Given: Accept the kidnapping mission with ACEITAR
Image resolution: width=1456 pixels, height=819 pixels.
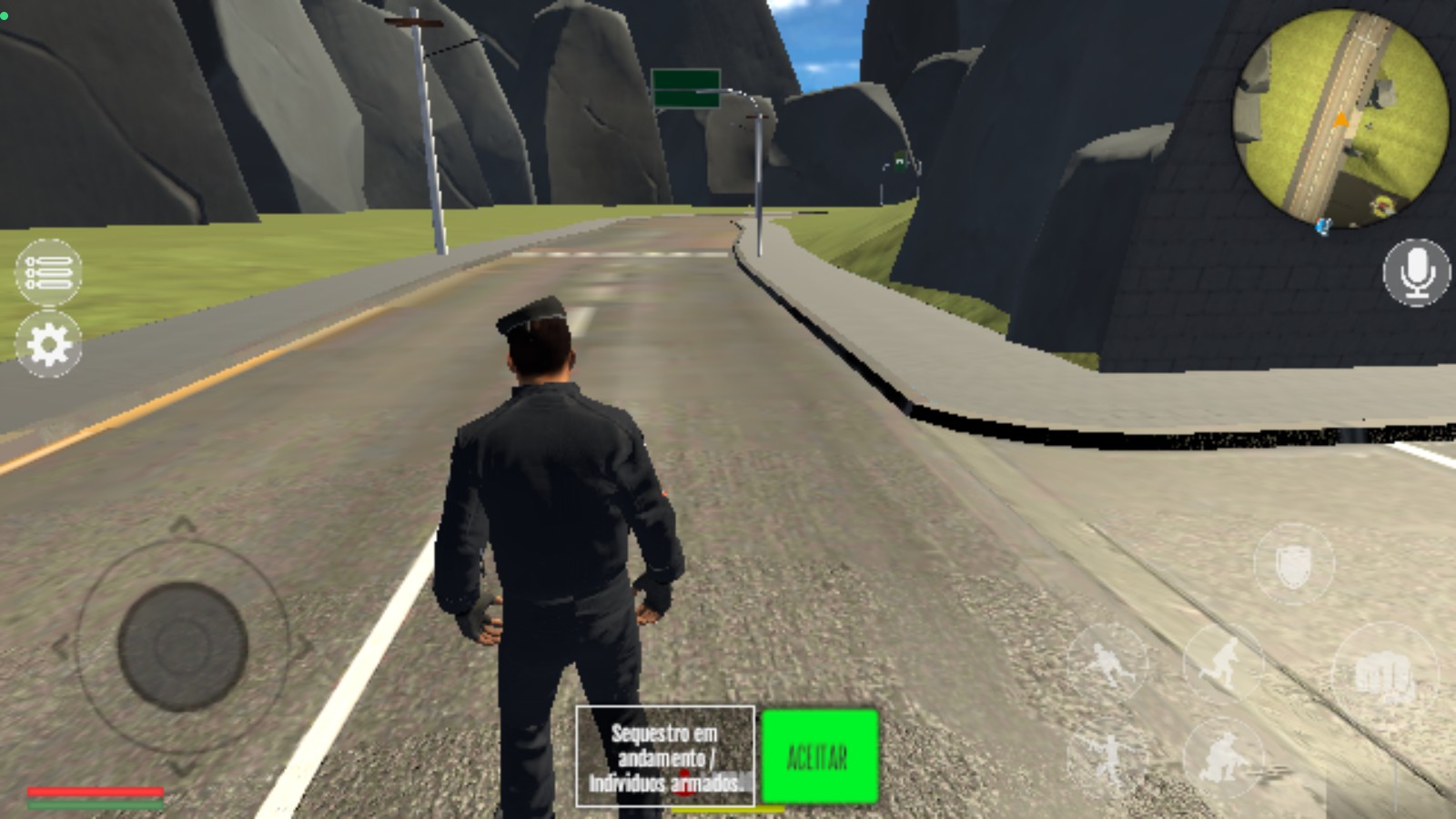Looking at the screenshot, I should tap(819, 756).
